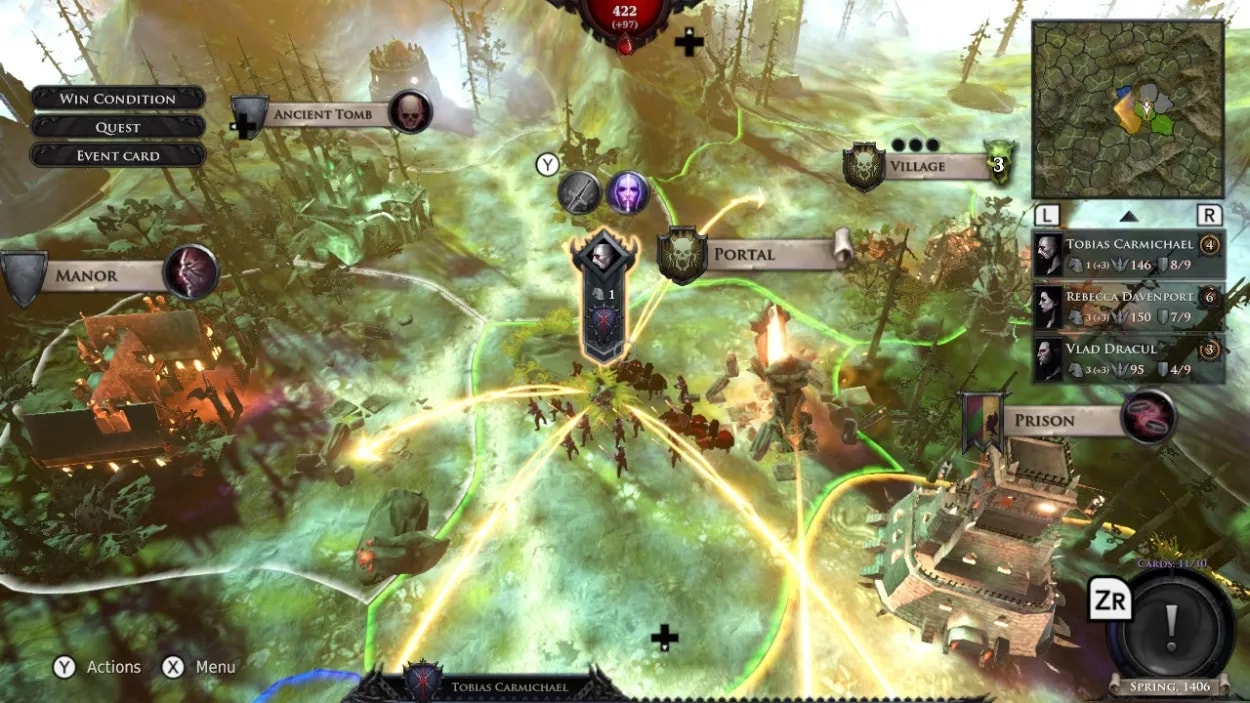Select the Village location label
Viewport: 1250px width, 703px height.
pos(917,166)
